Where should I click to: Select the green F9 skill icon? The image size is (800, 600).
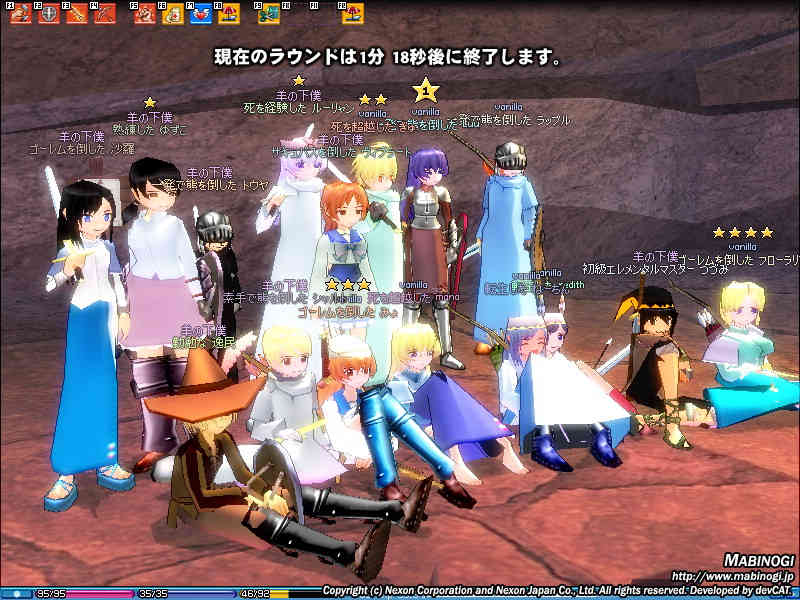(x=269, y=14)
